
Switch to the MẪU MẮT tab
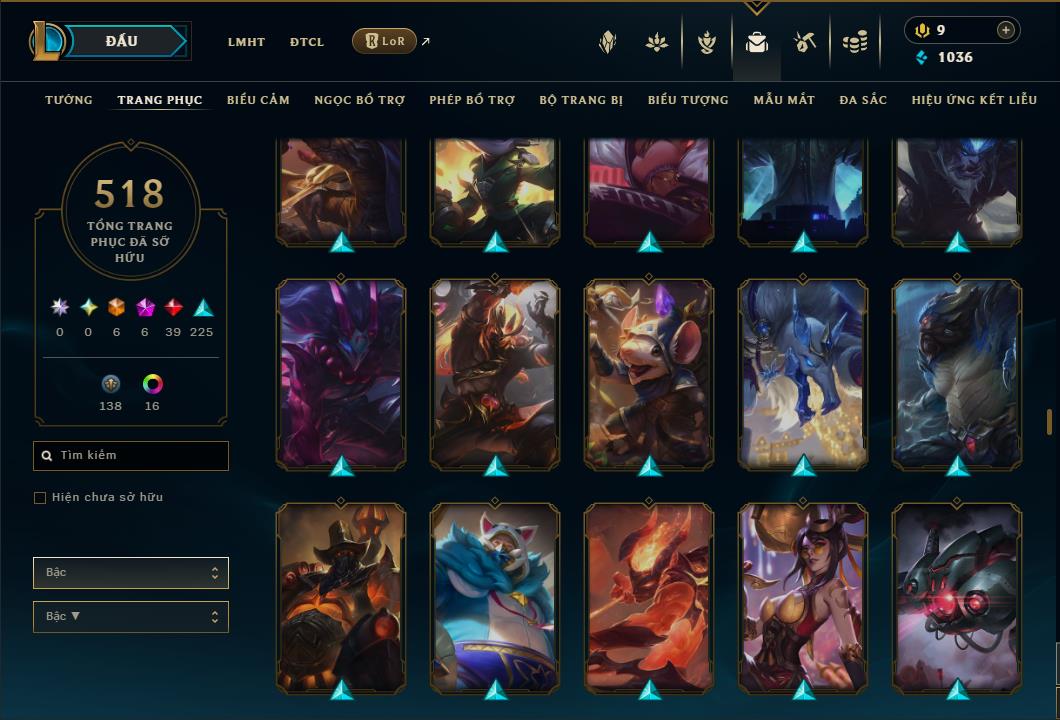(x=784, y=100)
